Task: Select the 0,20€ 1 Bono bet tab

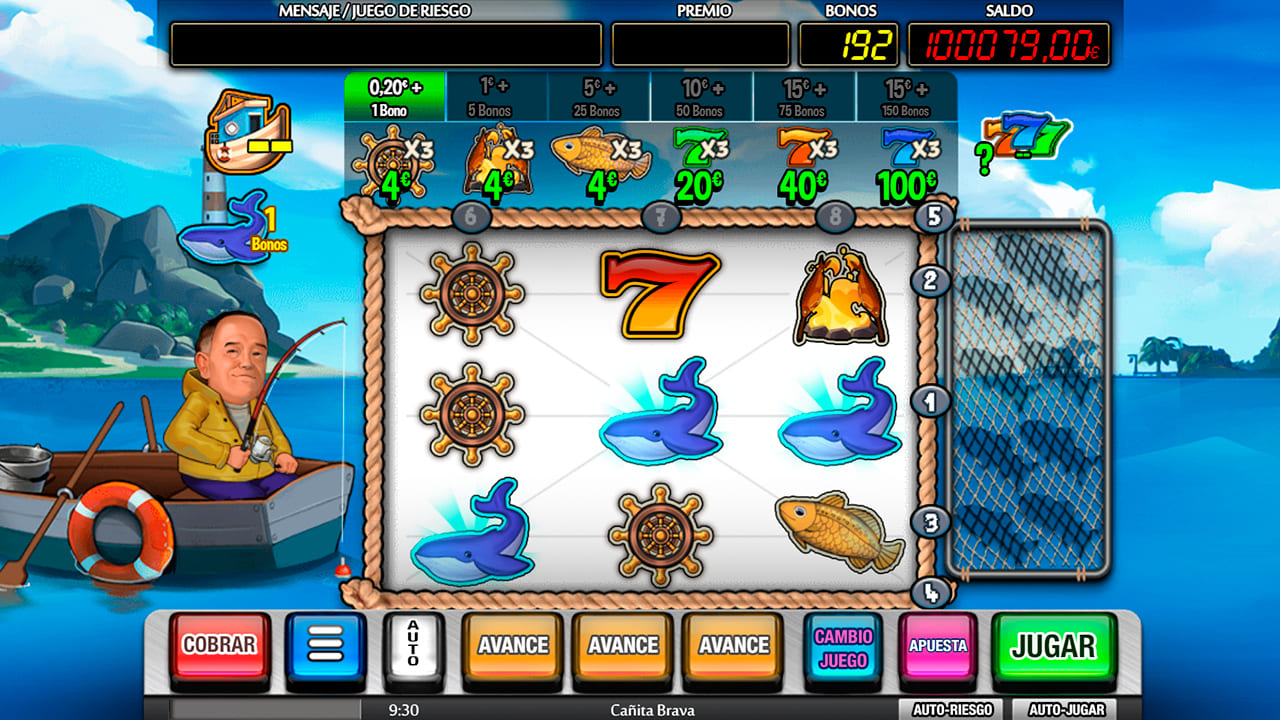Action: 395,96
